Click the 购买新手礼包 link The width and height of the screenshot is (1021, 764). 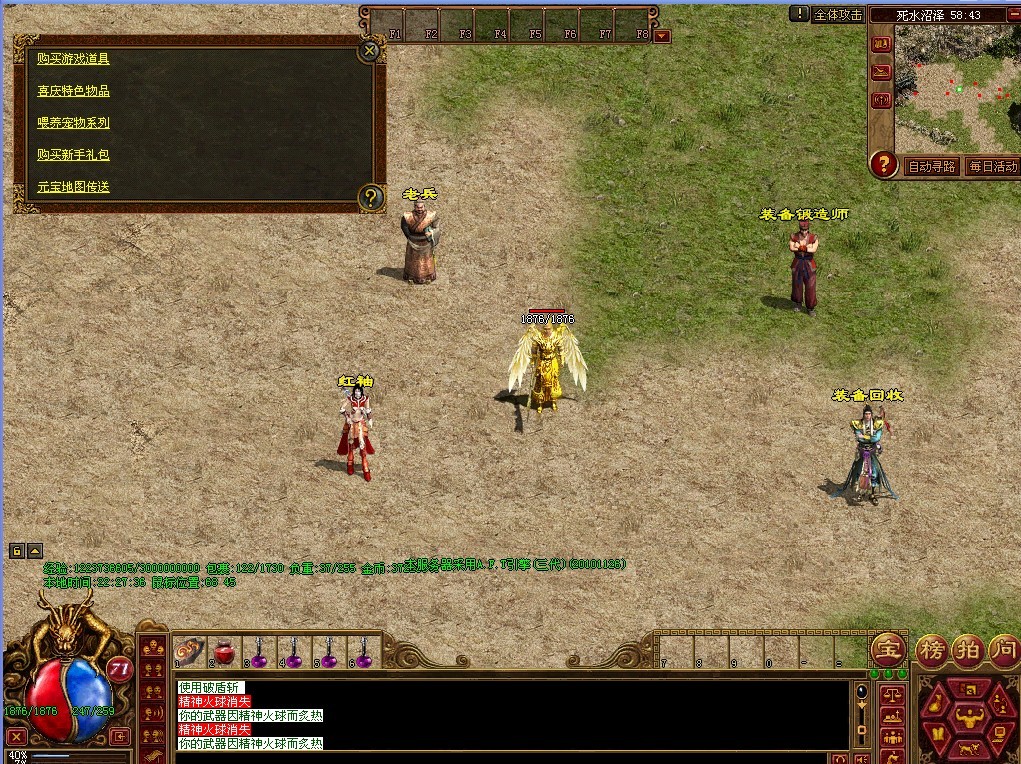tap(73, 155)
